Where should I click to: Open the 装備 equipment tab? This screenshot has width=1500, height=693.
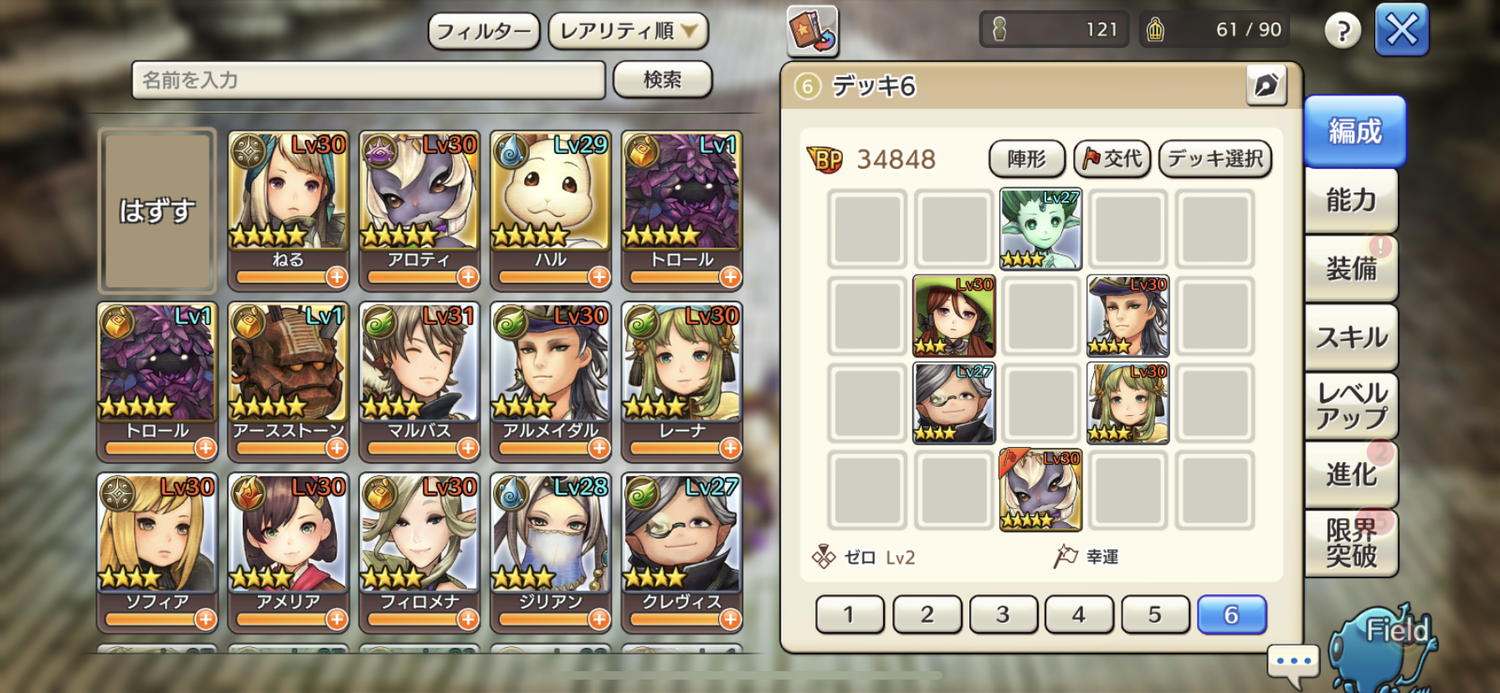point(1351,268)
